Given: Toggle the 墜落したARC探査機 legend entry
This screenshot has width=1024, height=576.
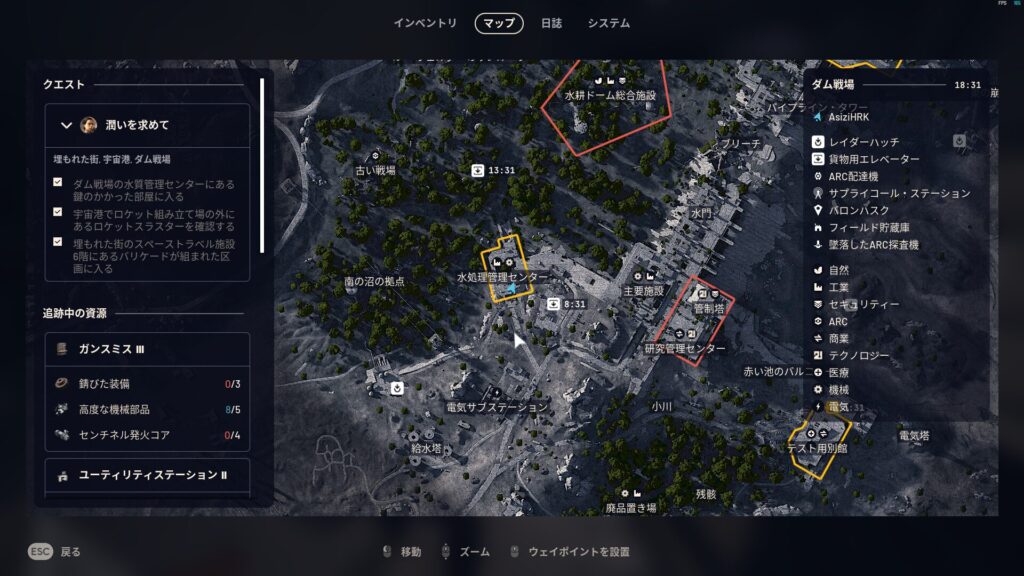Looking at the screenshot, I should [x=873, y=245].
